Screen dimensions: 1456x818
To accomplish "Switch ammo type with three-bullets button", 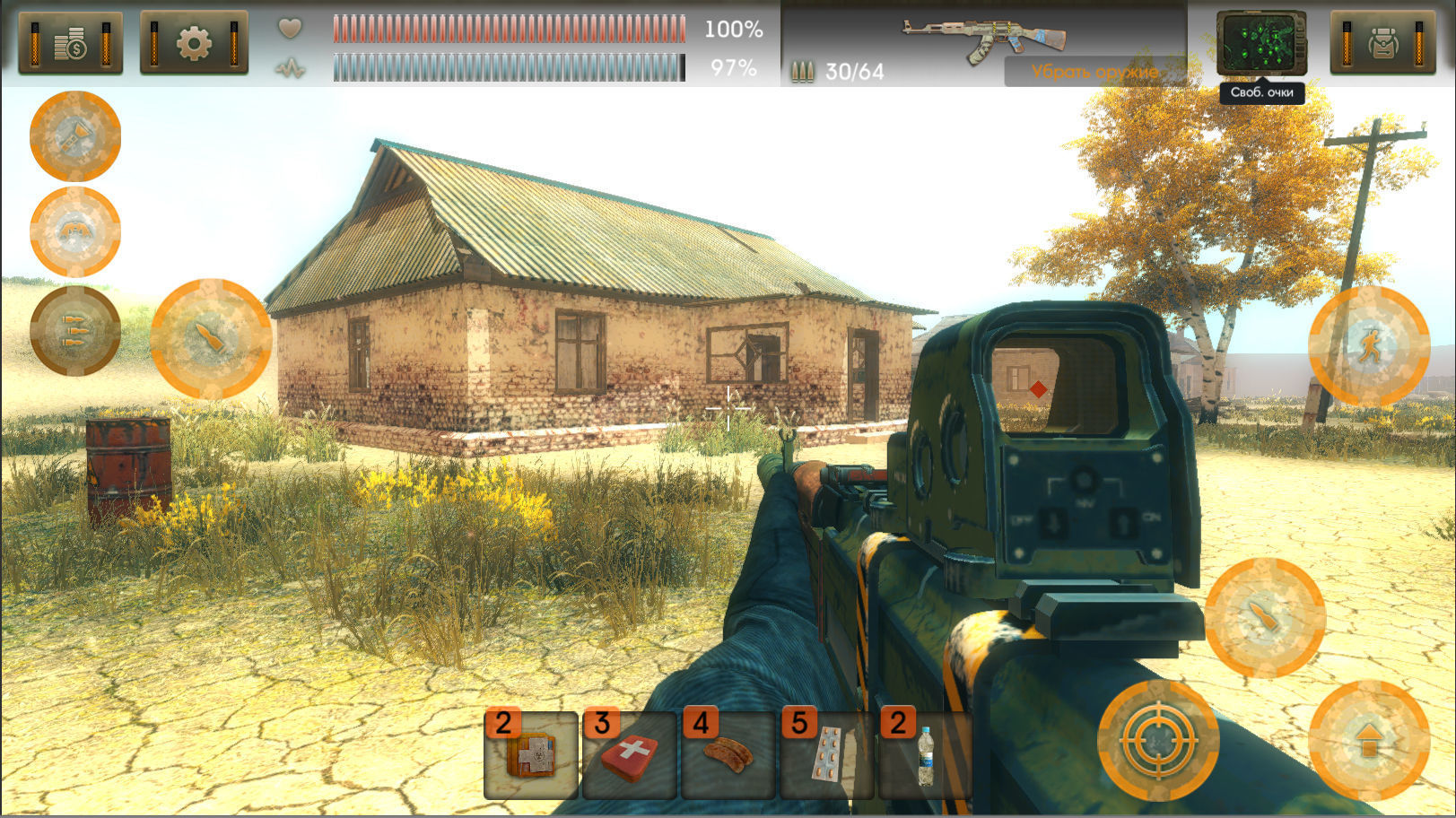I will 75,330.
